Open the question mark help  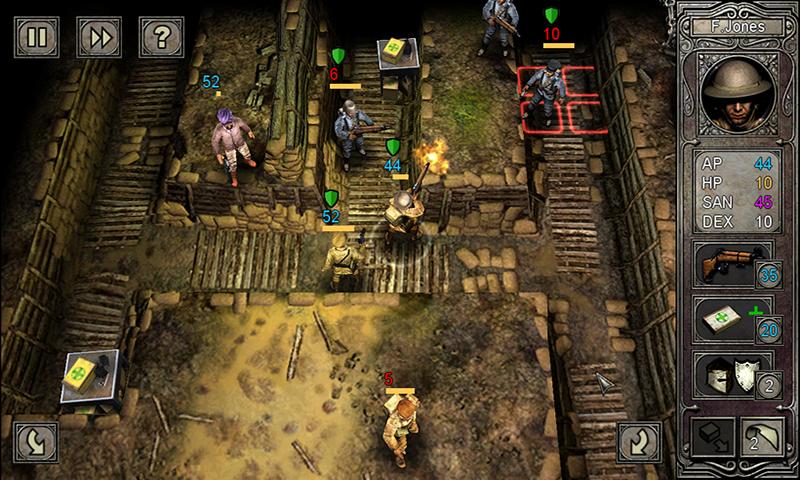pyautogui.click(x=159, y=38)
